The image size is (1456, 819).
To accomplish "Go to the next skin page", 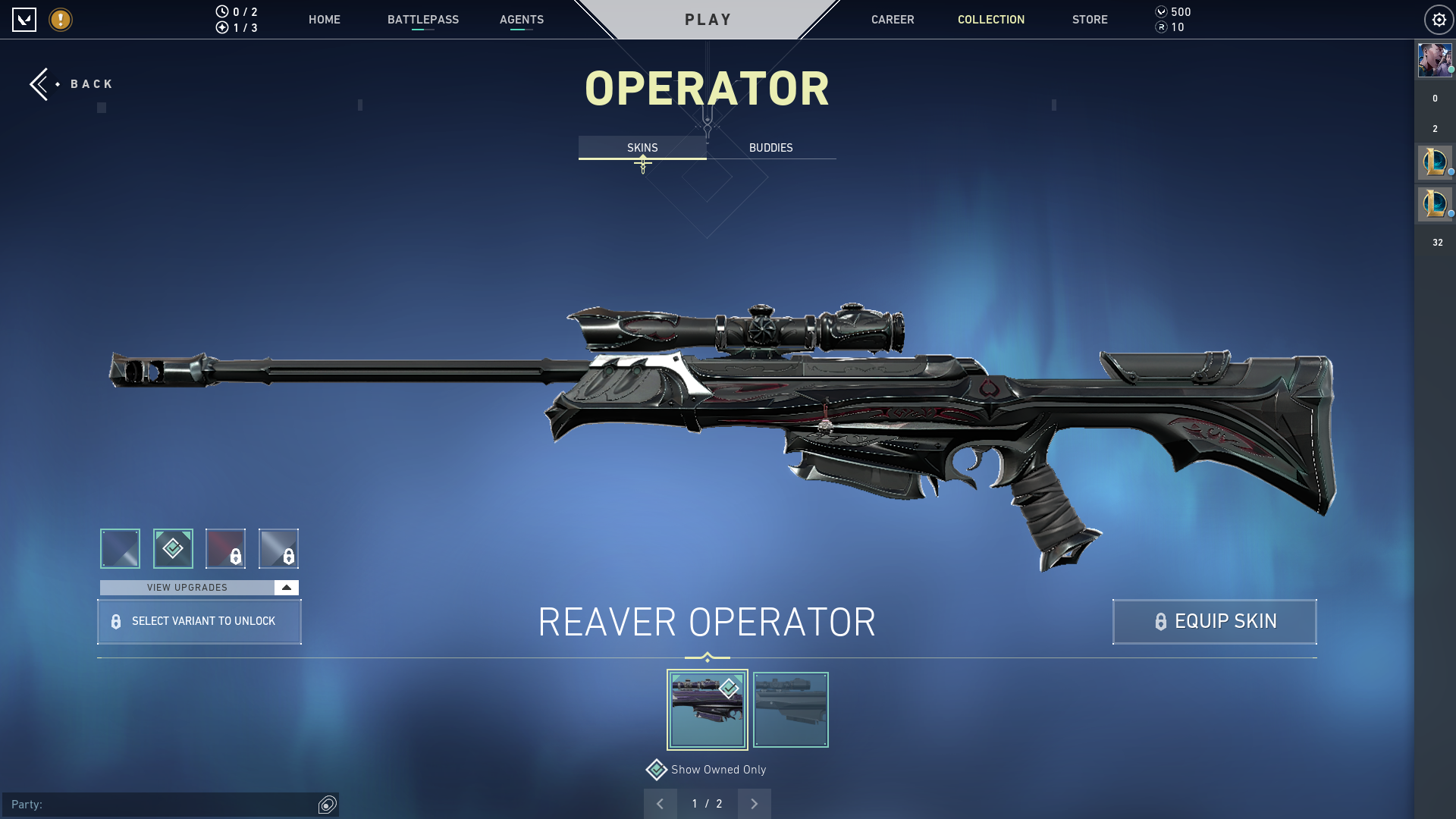I will click(x=754, y=803).
